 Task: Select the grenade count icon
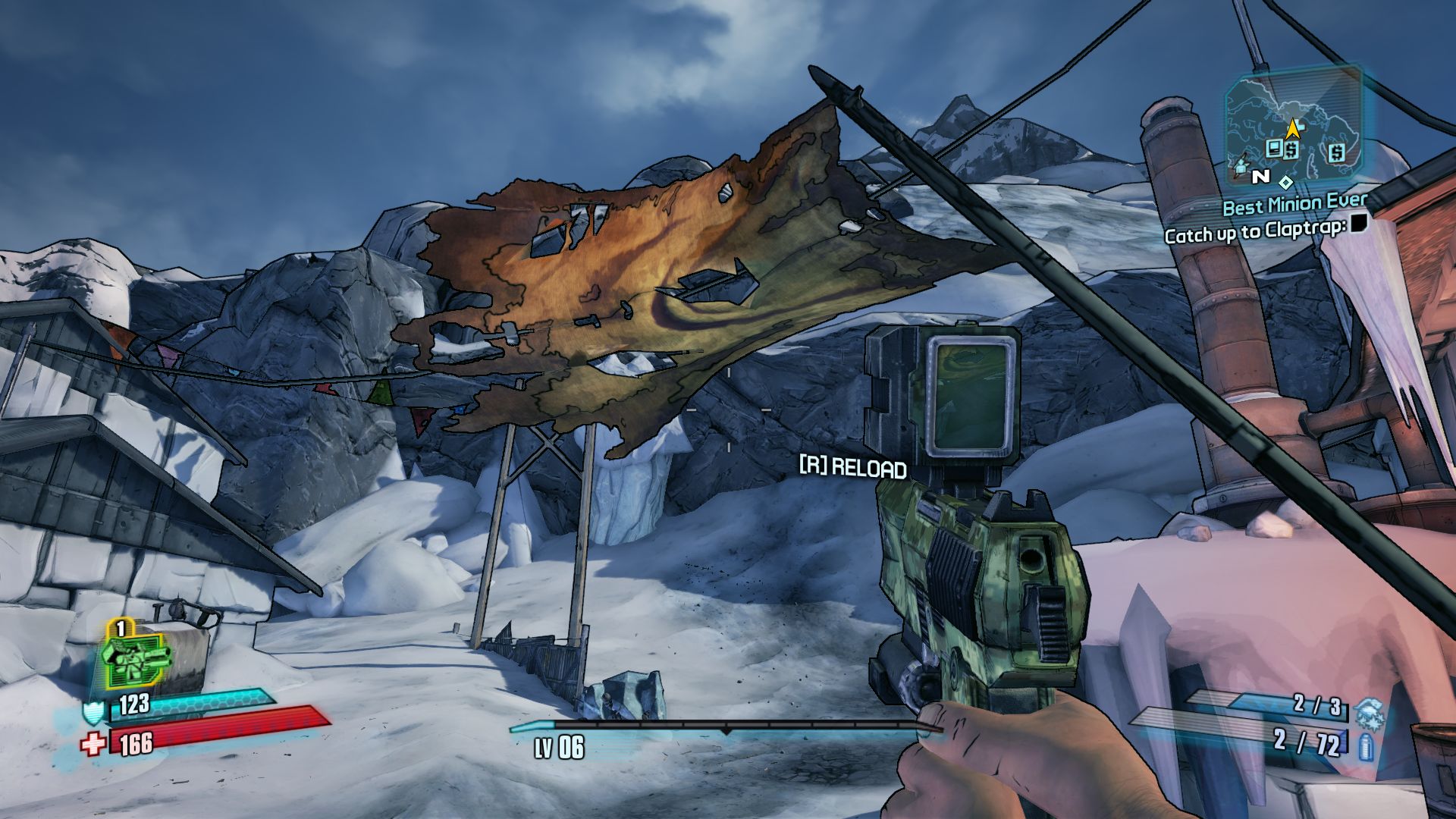[1370, 713]
